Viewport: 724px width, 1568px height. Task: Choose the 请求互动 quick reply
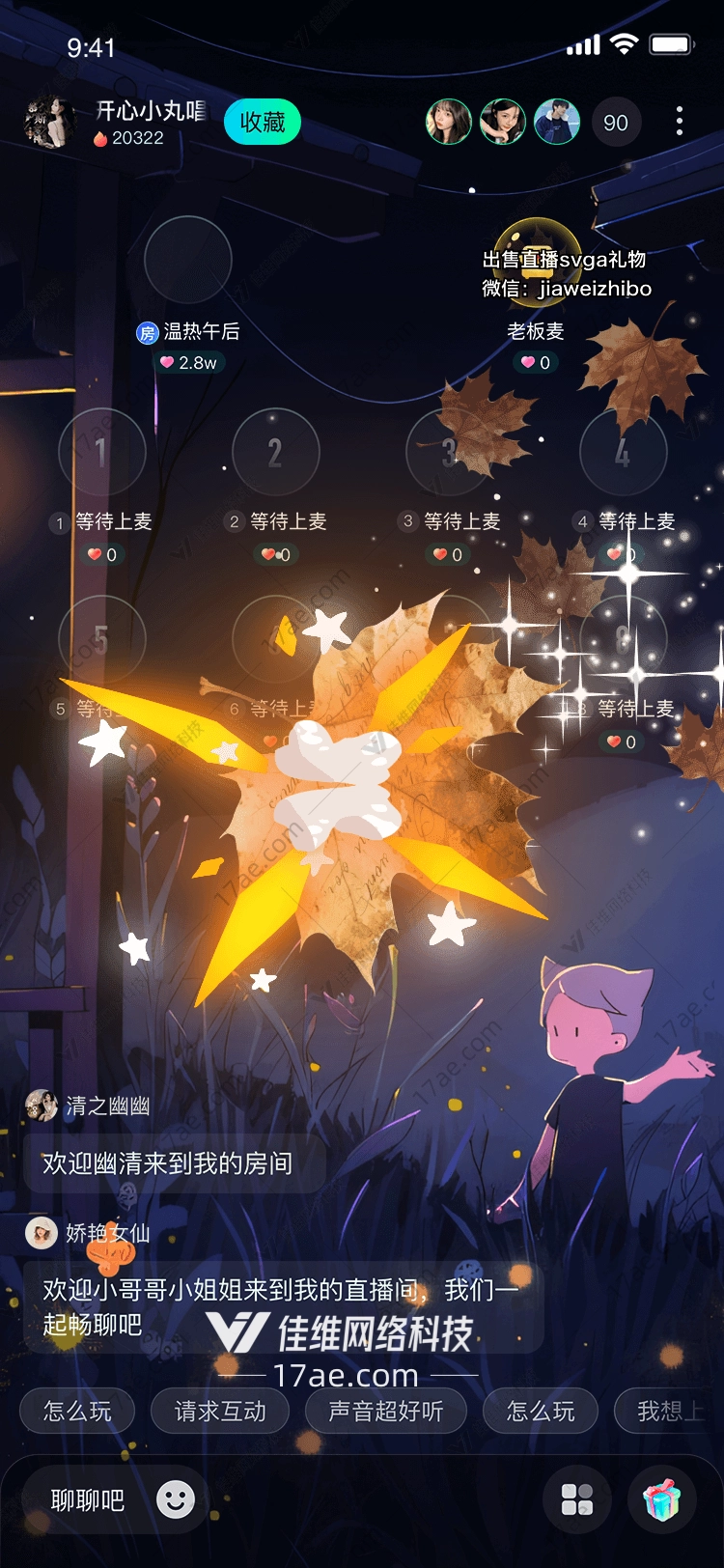click(x=220, y=1412)
